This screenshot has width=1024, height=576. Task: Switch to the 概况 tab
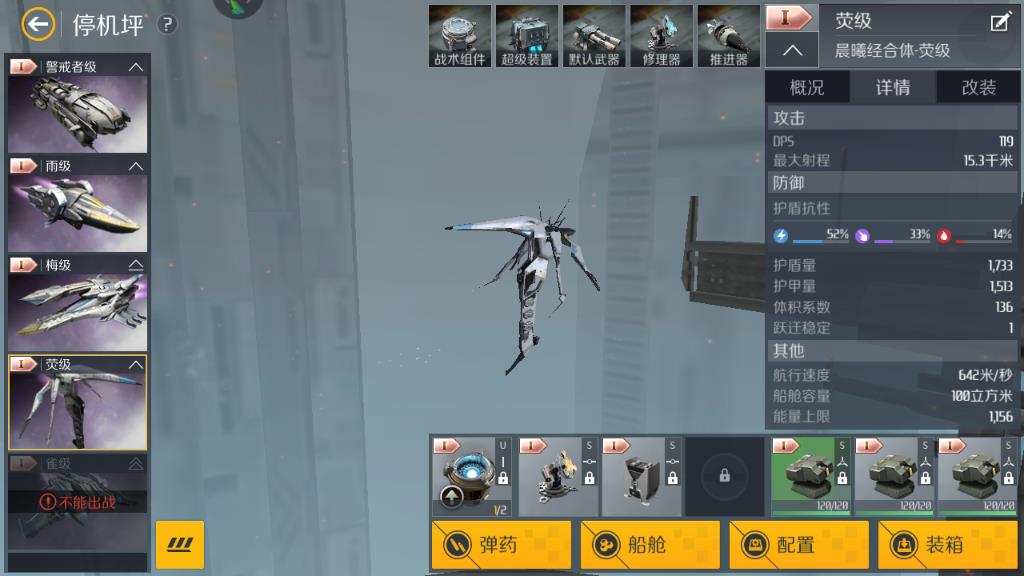tap(807, 88)
